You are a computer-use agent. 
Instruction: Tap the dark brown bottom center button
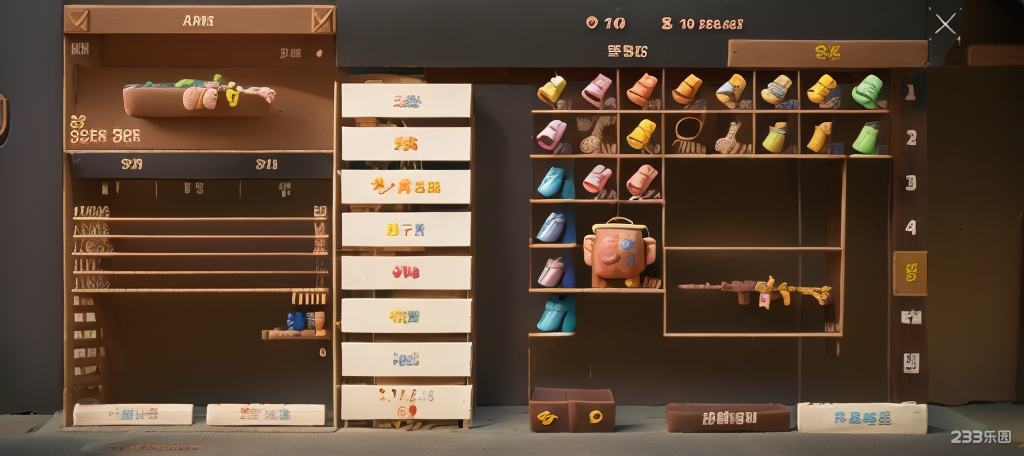(727, 417)
